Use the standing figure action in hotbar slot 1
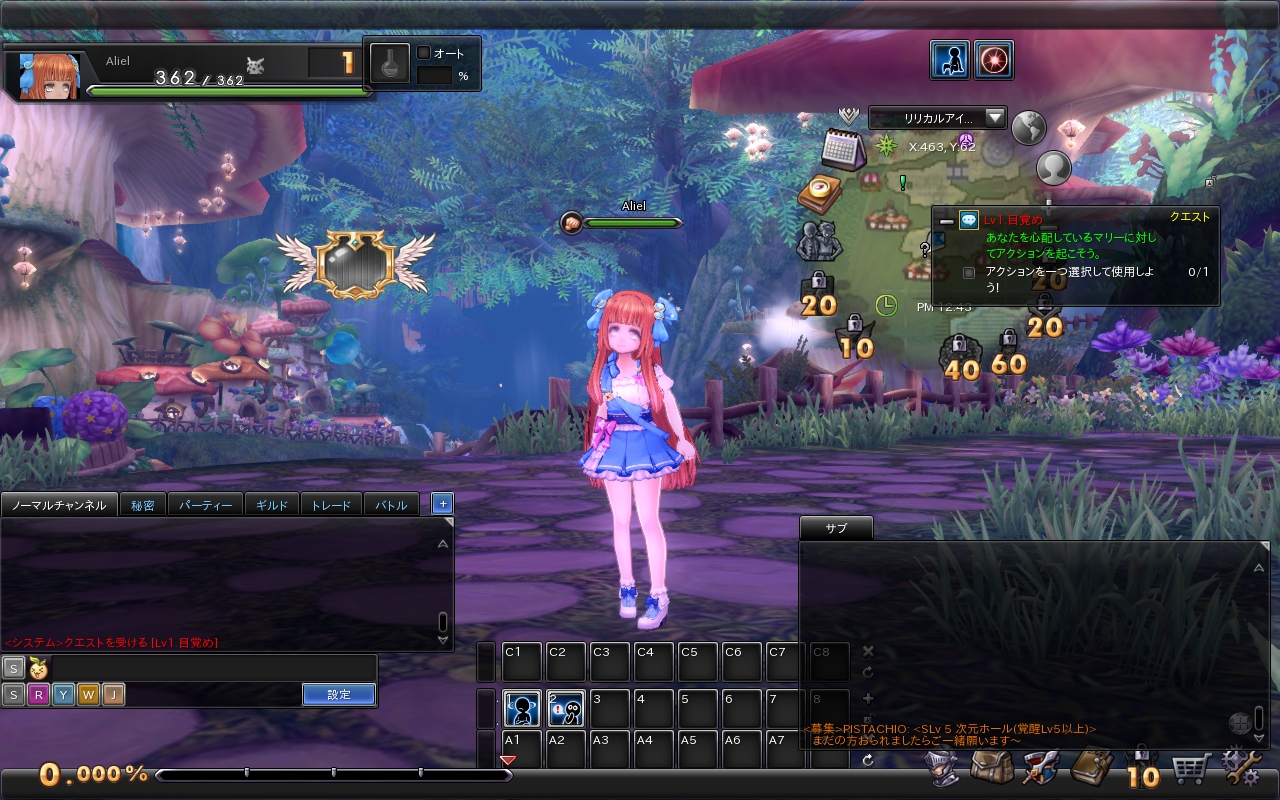The width and height of the screenshot is (1280, 800). 522,709
